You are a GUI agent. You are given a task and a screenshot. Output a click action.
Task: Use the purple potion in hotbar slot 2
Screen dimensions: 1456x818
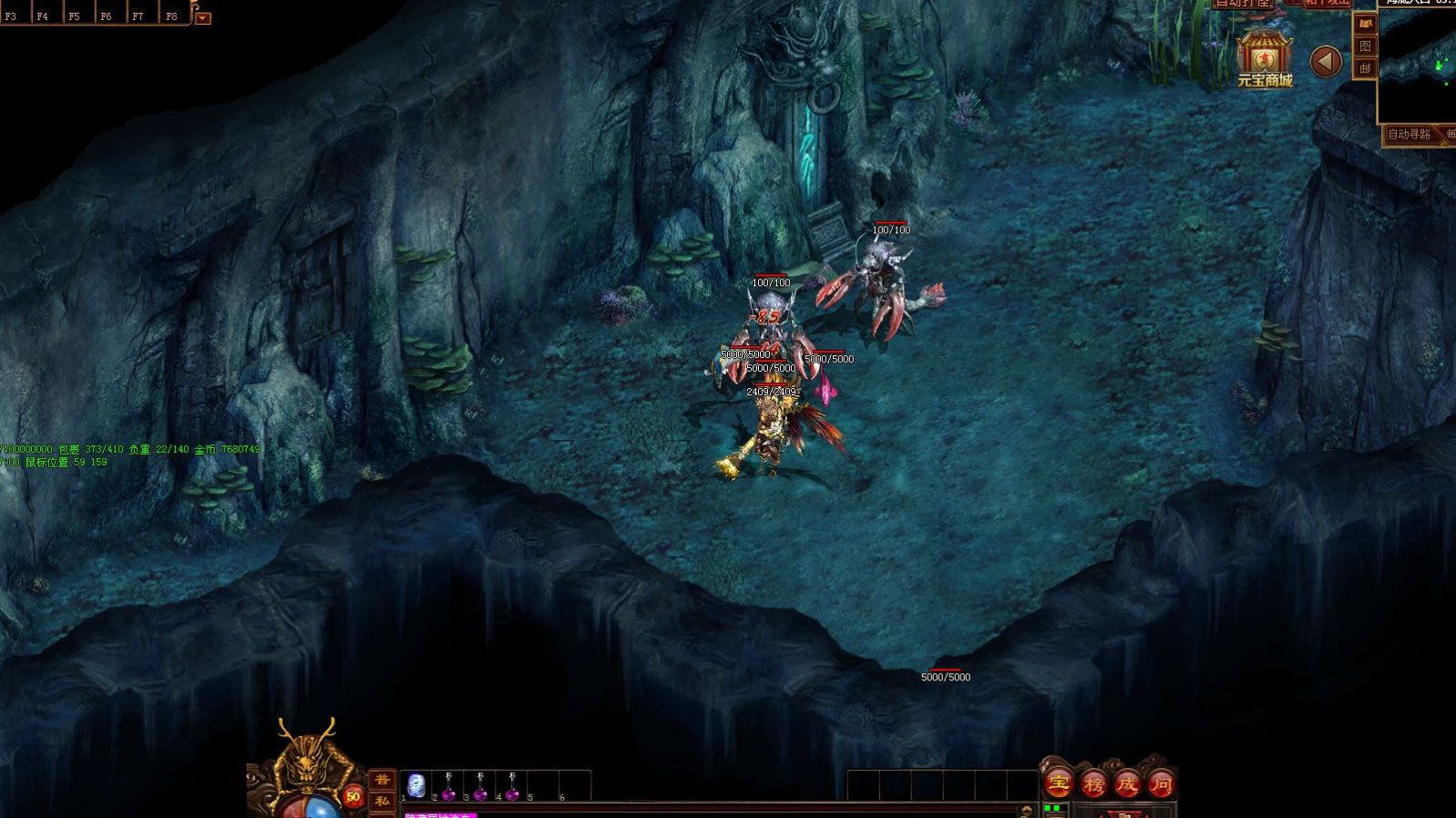coord(448,785)
